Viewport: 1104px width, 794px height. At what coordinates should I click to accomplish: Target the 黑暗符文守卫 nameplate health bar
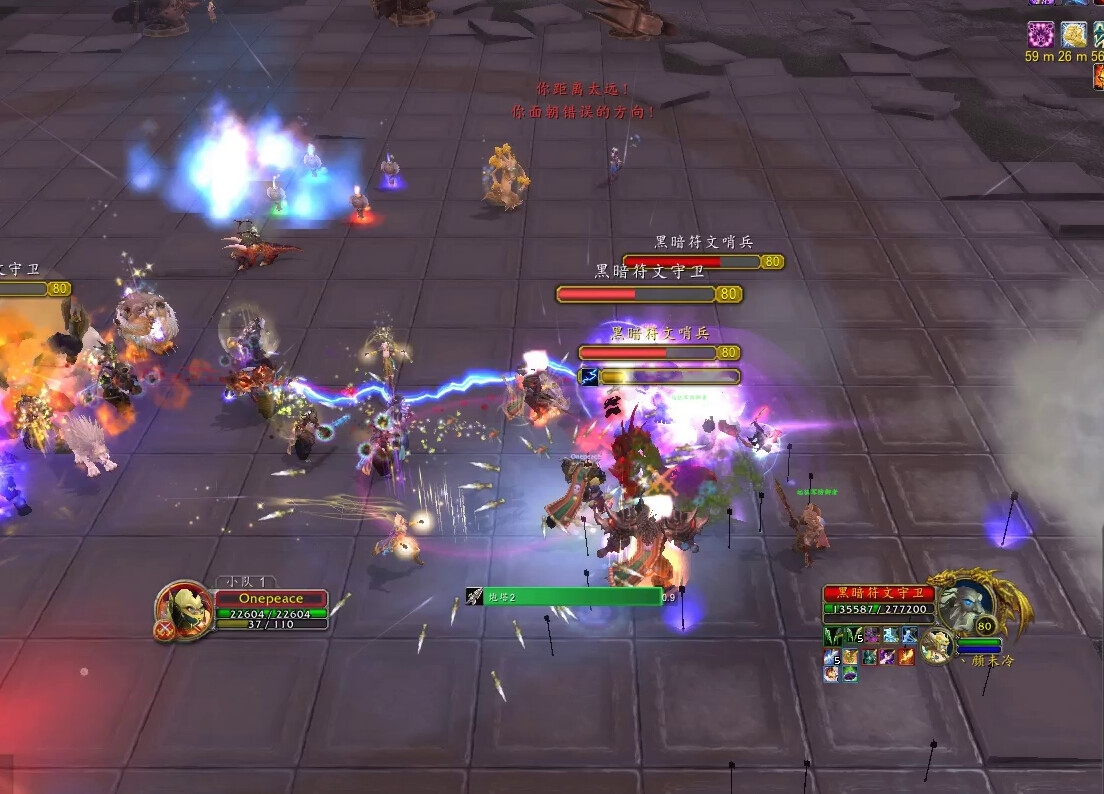[x=636, y=294]
